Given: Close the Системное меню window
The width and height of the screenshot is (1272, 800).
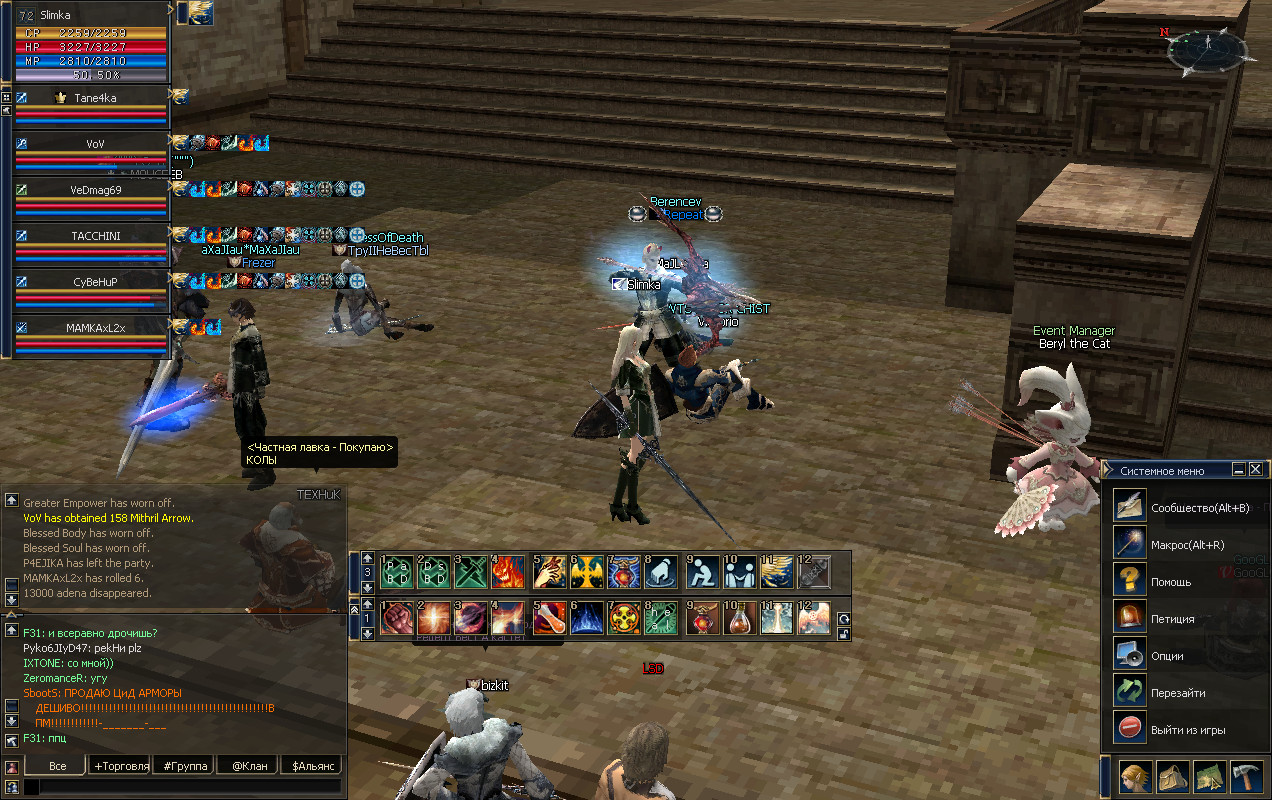Looking at the screenshot, I should tap(1255, 469).
